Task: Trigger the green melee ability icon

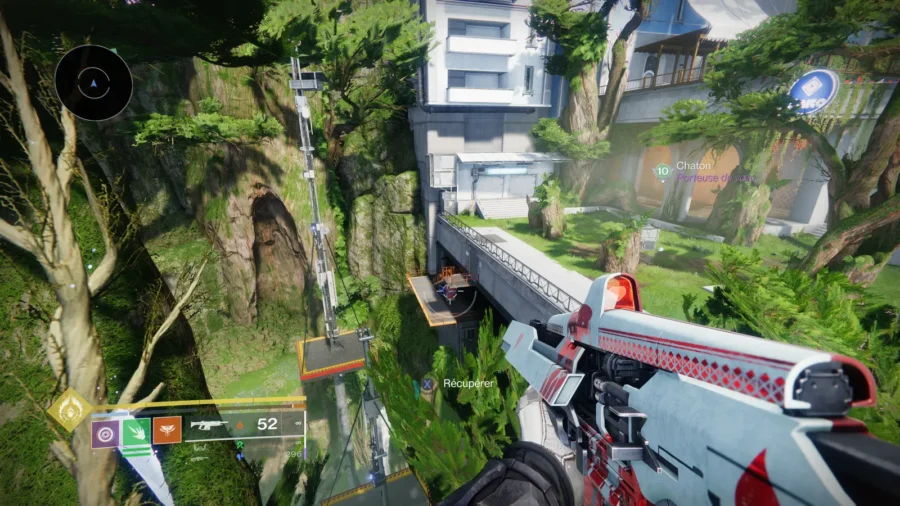Action: click(x=136, y=432)
